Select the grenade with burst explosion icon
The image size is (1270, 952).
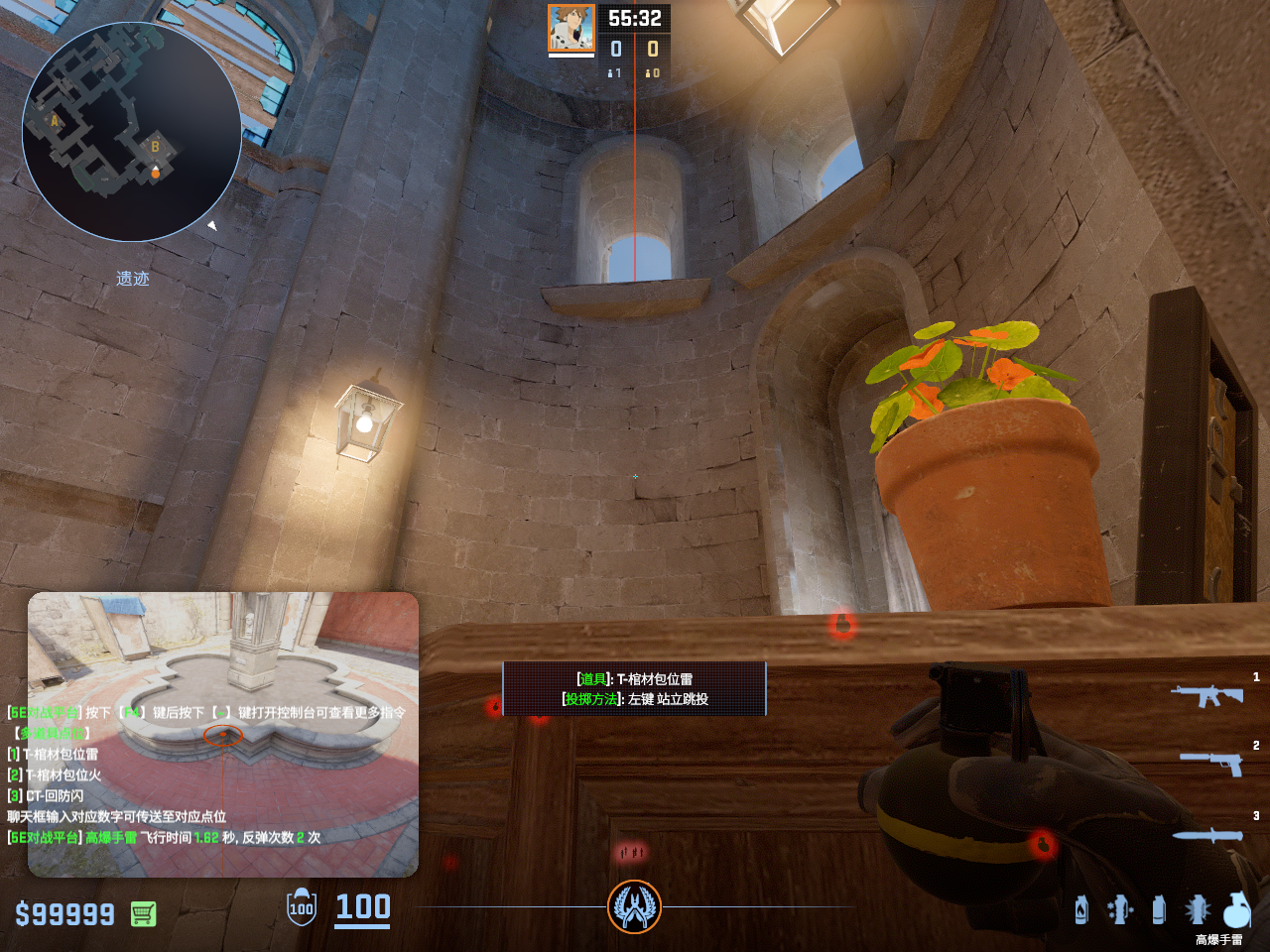point(1197,909)
